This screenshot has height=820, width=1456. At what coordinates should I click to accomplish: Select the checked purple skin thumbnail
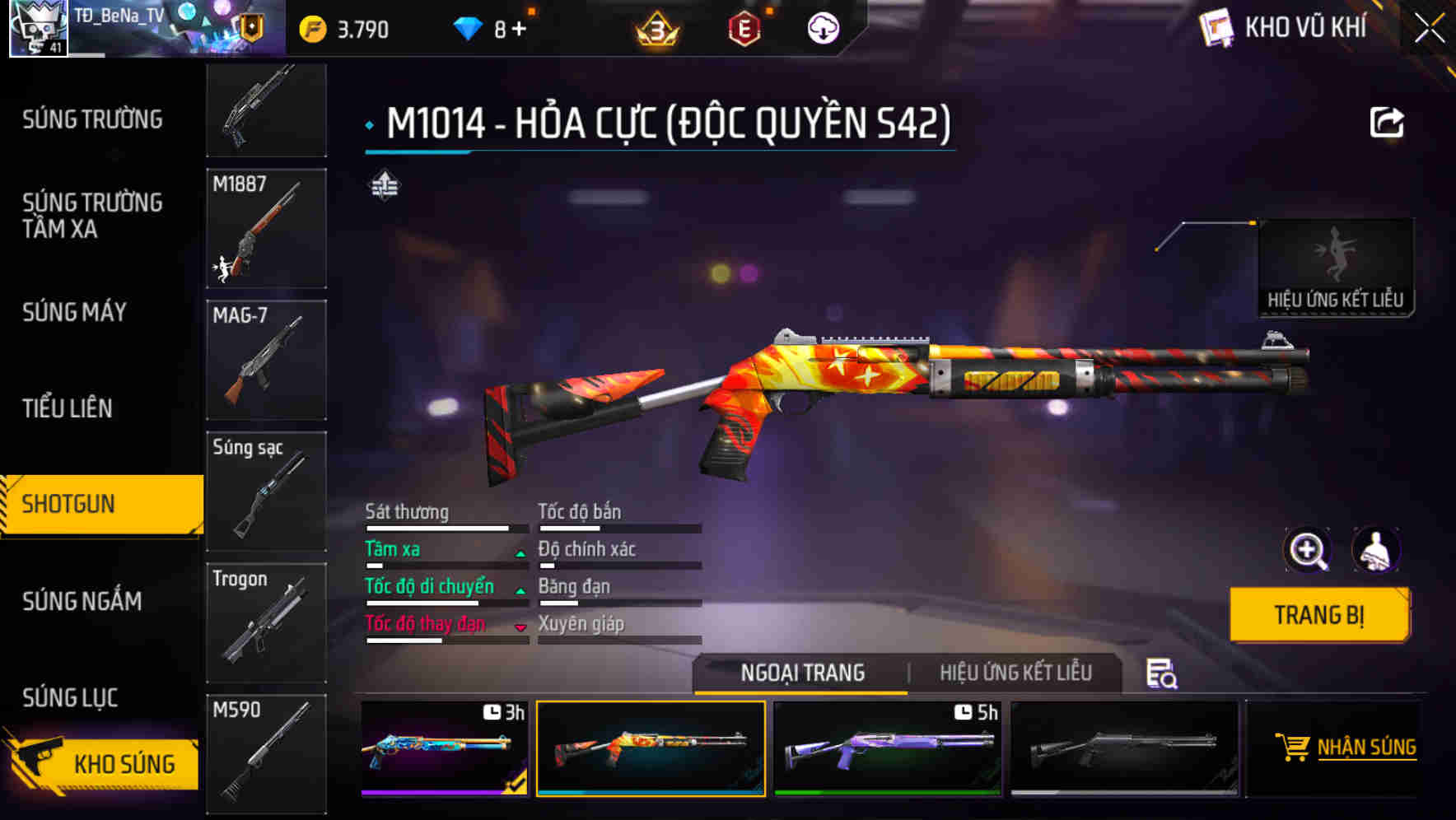click(x=442, y=749)
